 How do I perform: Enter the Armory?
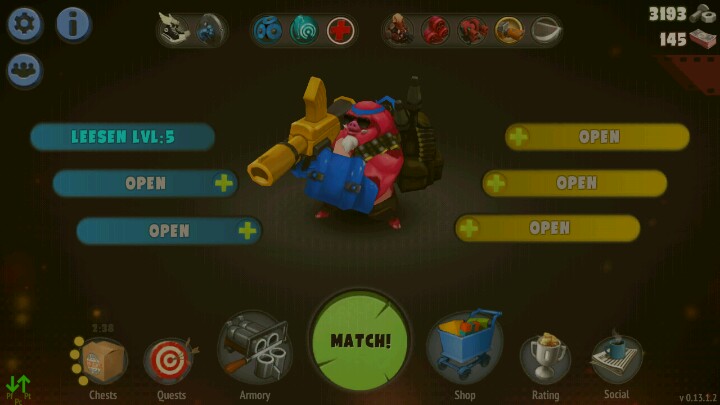[254, 352]
